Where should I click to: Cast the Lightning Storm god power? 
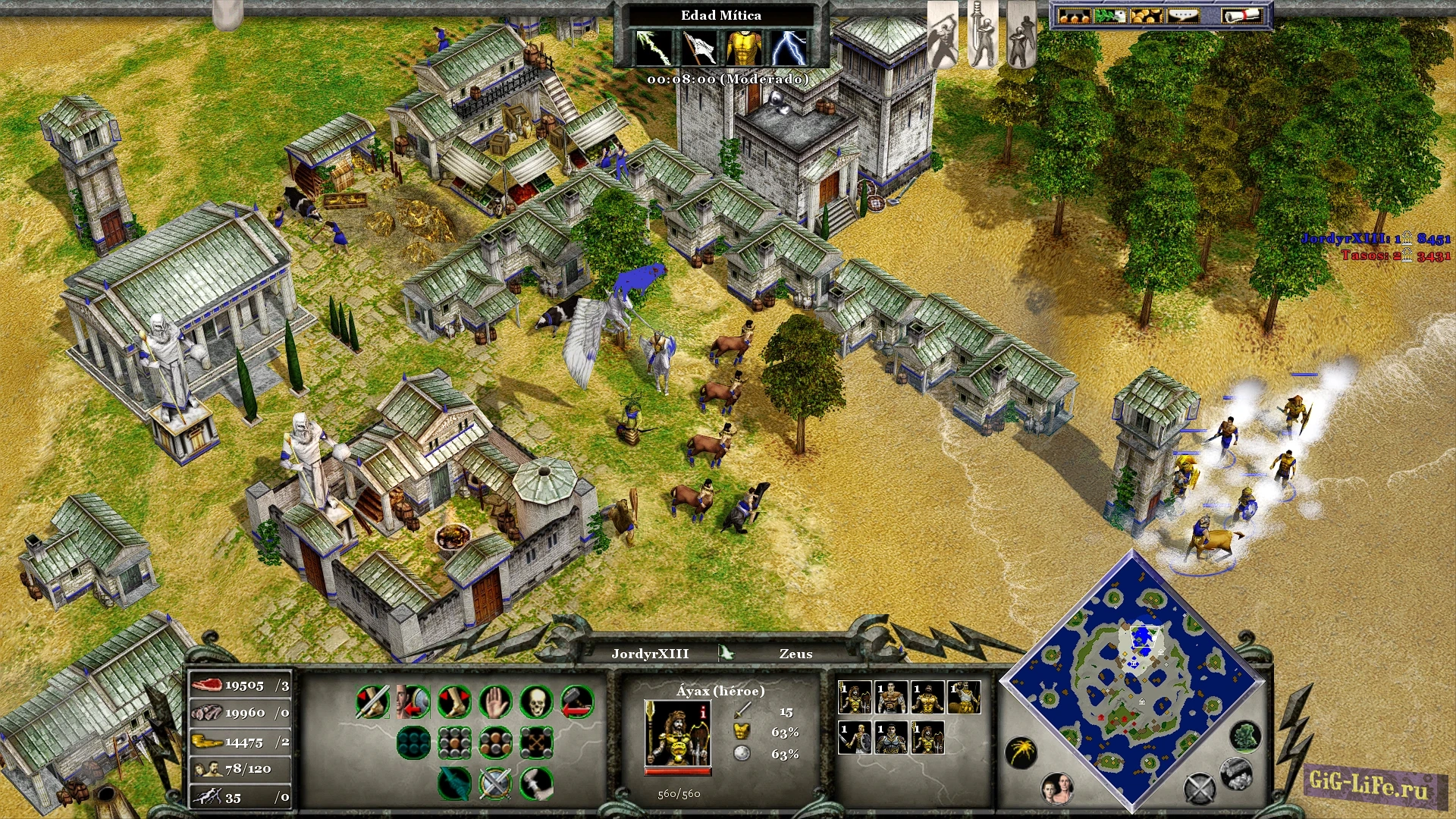click(789, 48)
